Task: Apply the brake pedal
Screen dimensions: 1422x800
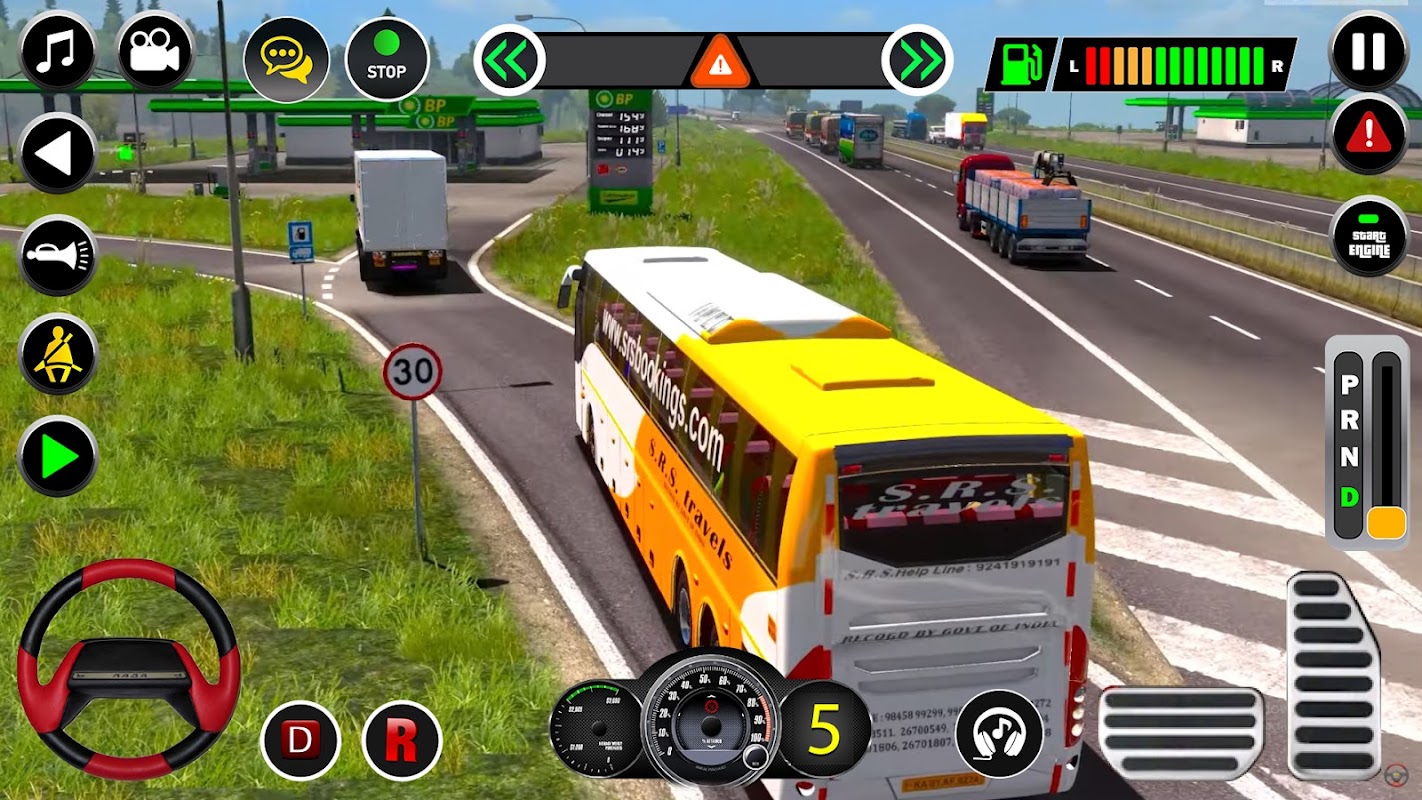Action: pos(1181,733)
